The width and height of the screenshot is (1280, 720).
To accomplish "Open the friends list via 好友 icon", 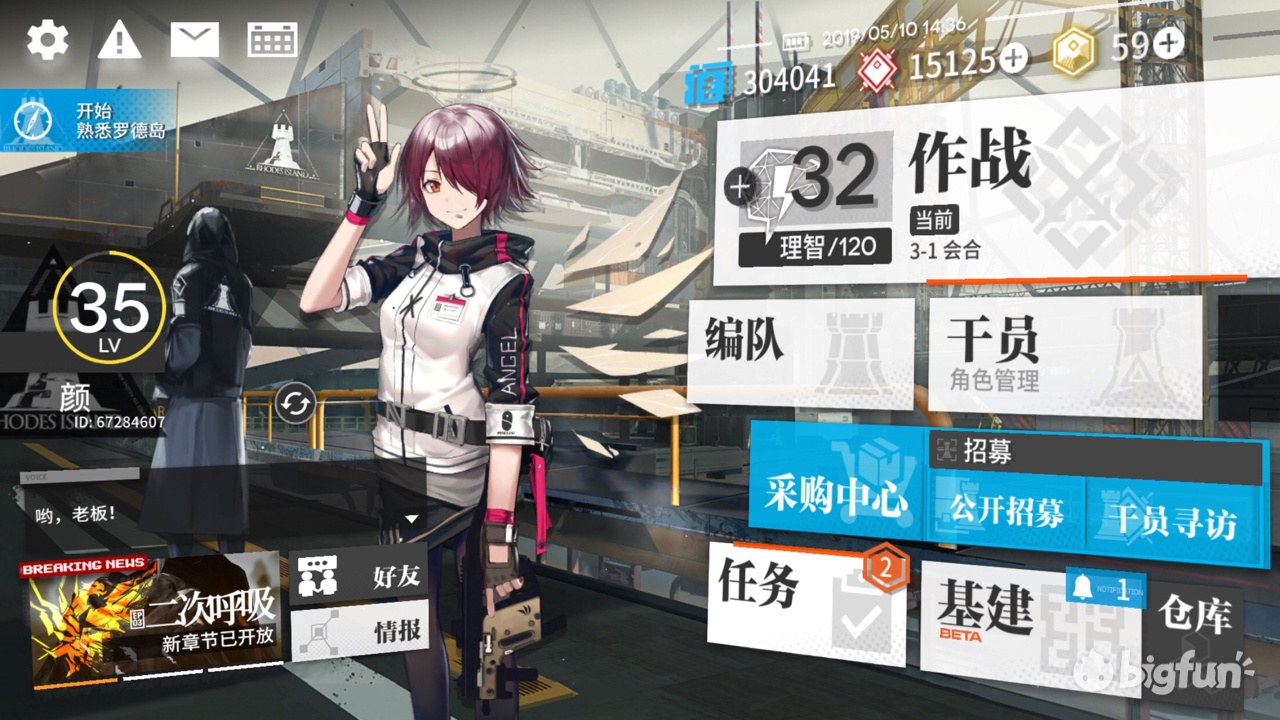I will (x=360, y=576).
